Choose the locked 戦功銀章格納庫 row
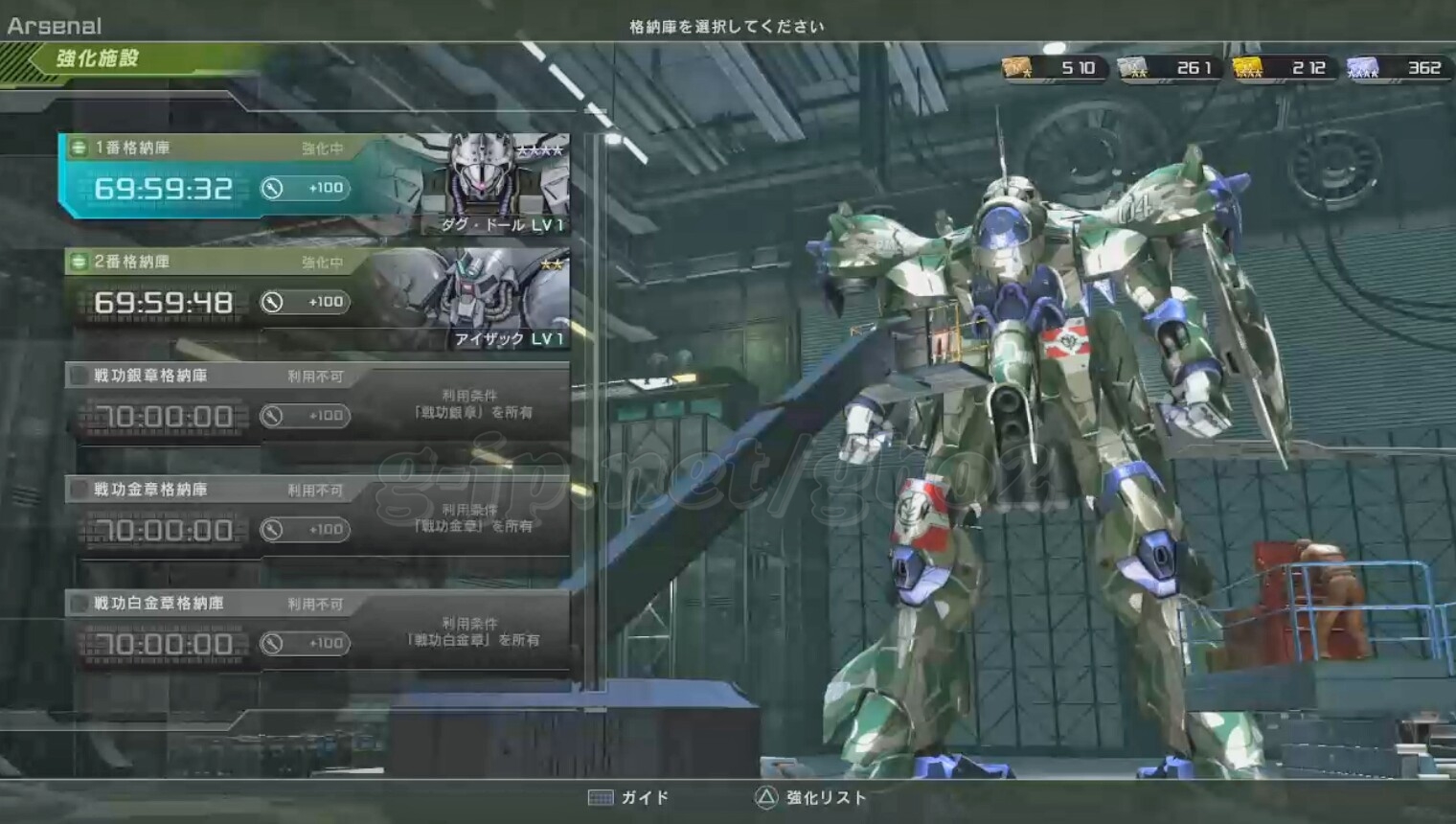 coord(316,404)
